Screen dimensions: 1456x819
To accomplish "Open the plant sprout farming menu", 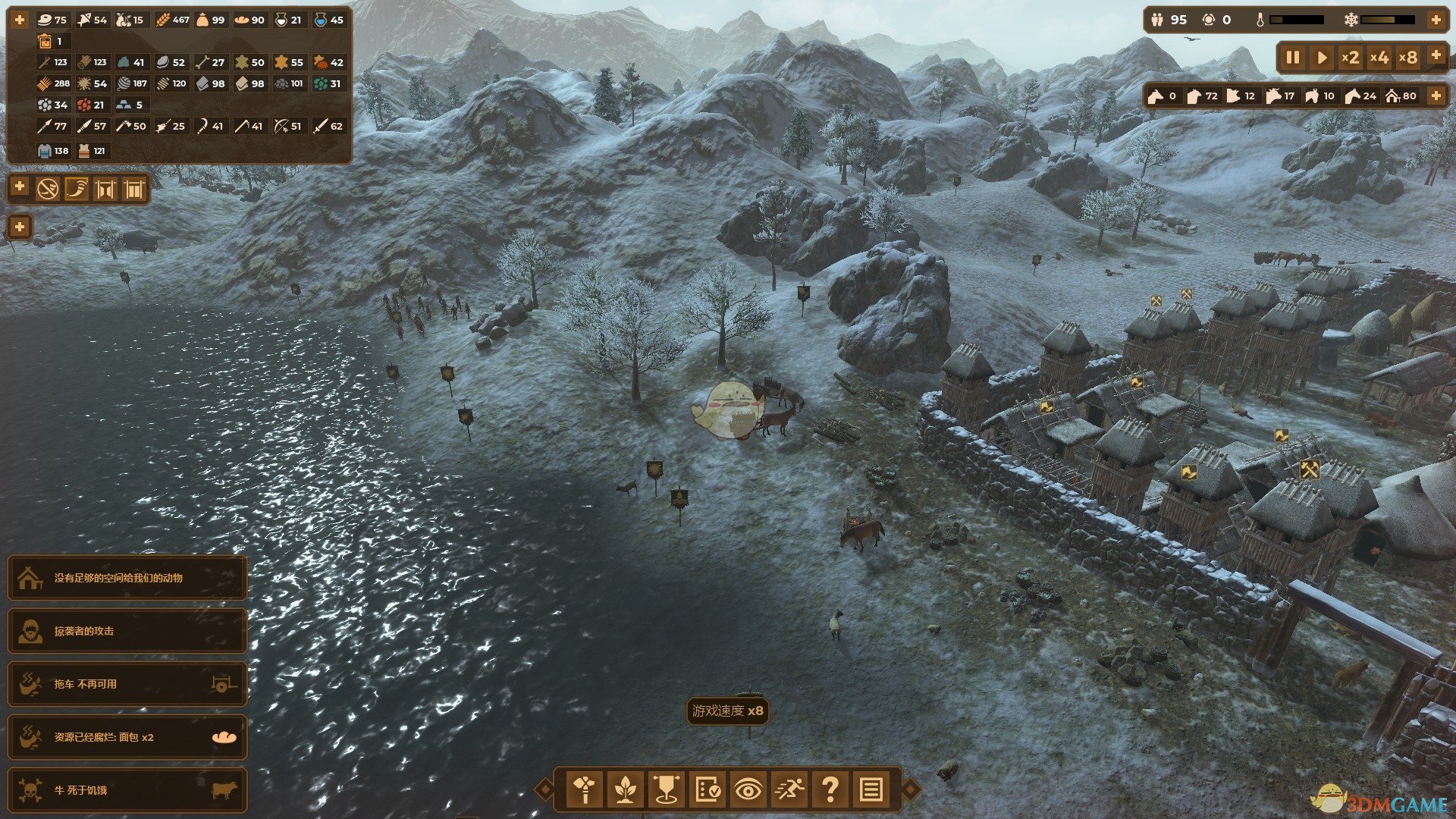I will click(x=625, y=789).
